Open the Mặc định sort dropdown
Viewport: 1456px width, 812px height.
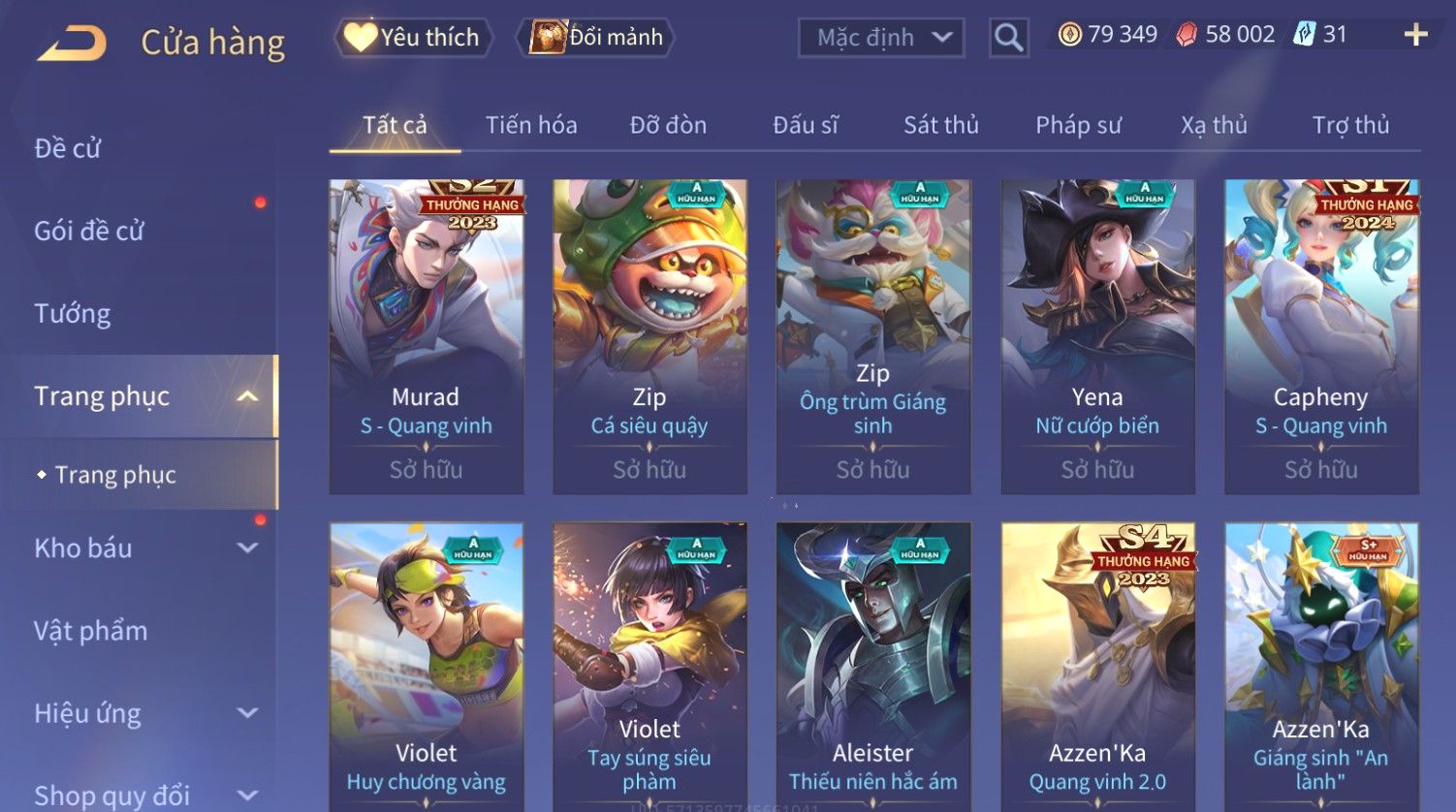point(881,38)
